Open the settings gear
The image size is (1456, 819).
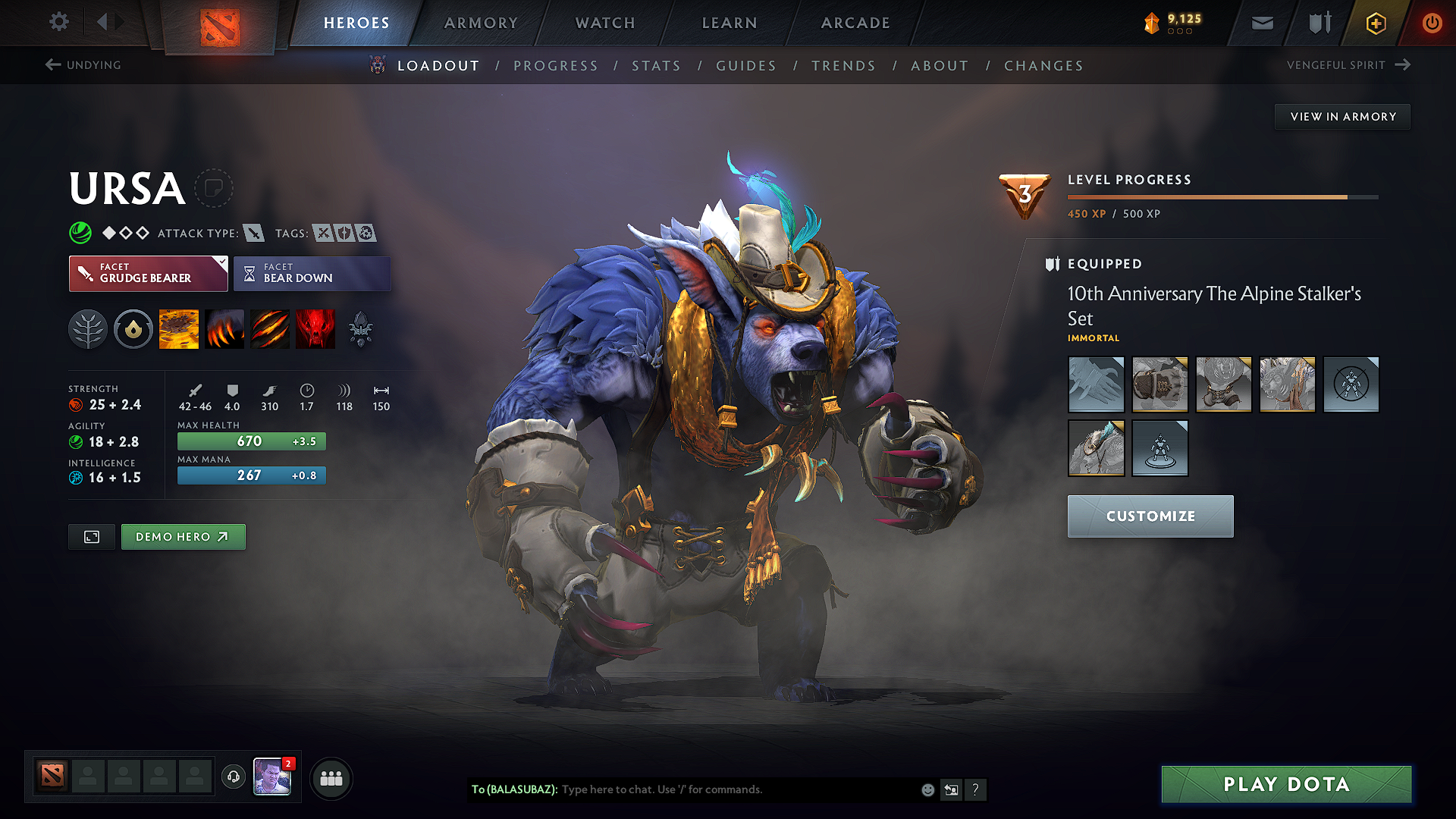pos(58,22)
